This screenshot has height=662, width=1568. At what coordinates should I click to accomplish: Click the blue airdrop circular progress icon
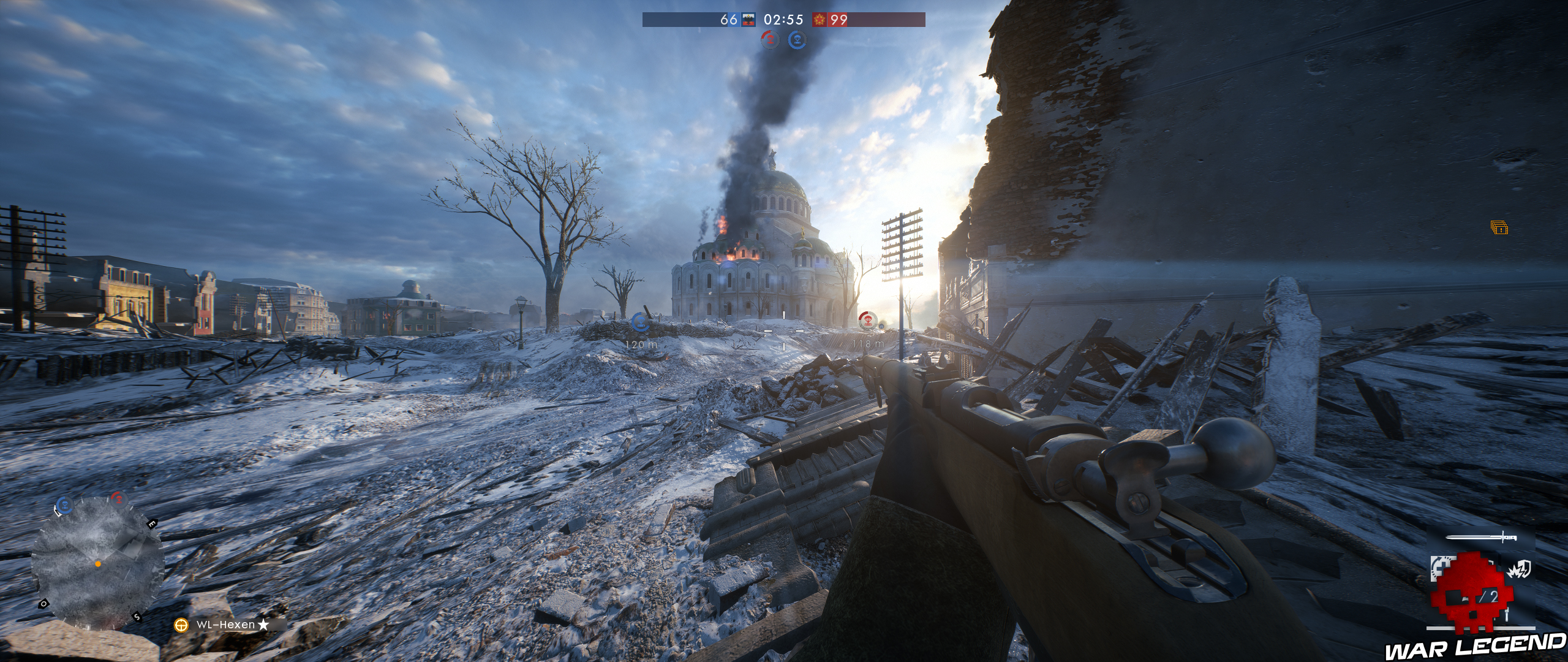pyautogui.click(x=797, y=40)
